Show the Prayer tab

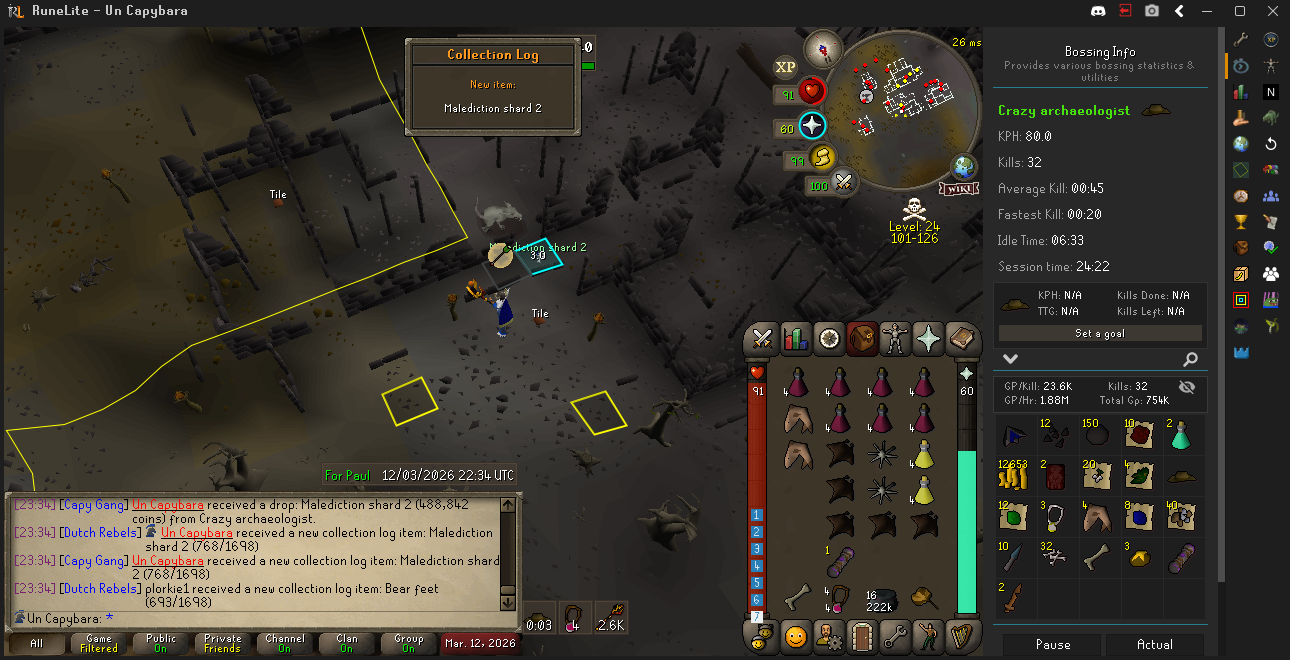928,339
